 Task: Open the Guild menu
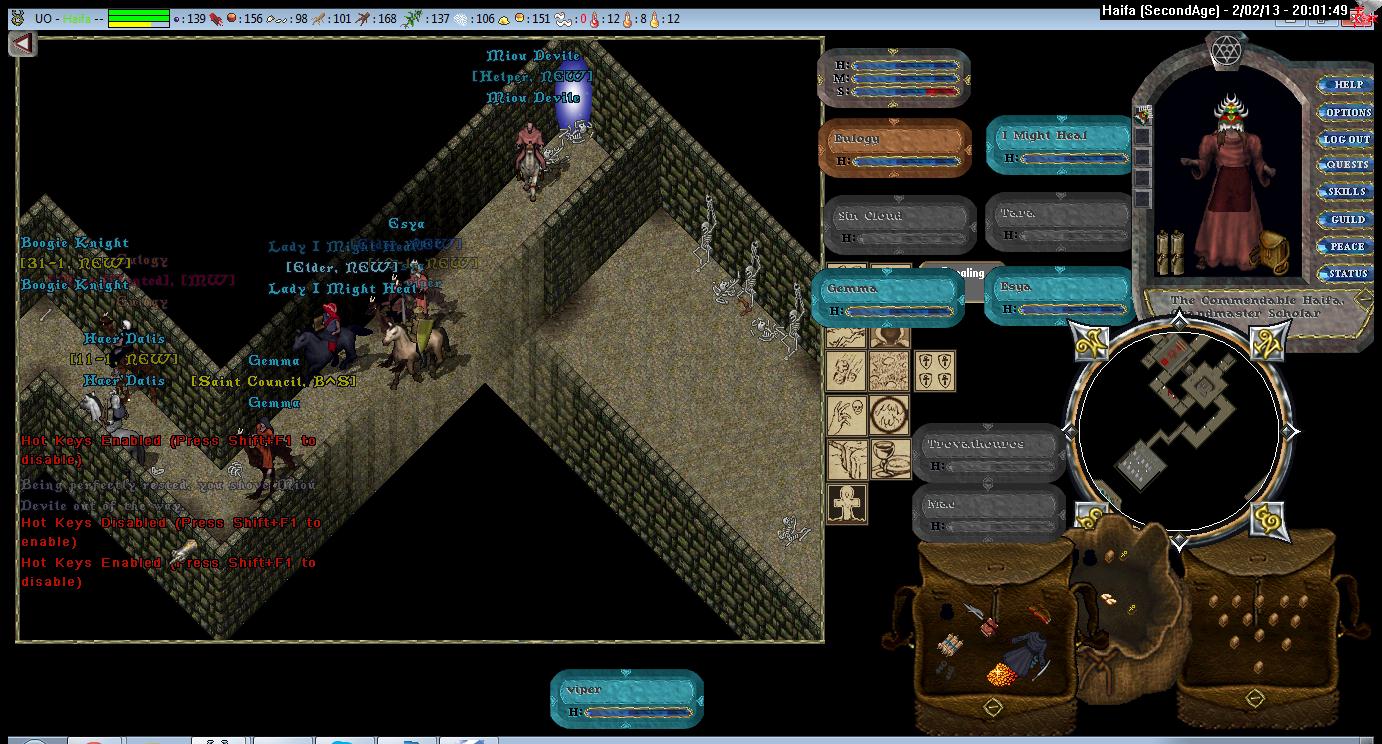point(1347,219)
